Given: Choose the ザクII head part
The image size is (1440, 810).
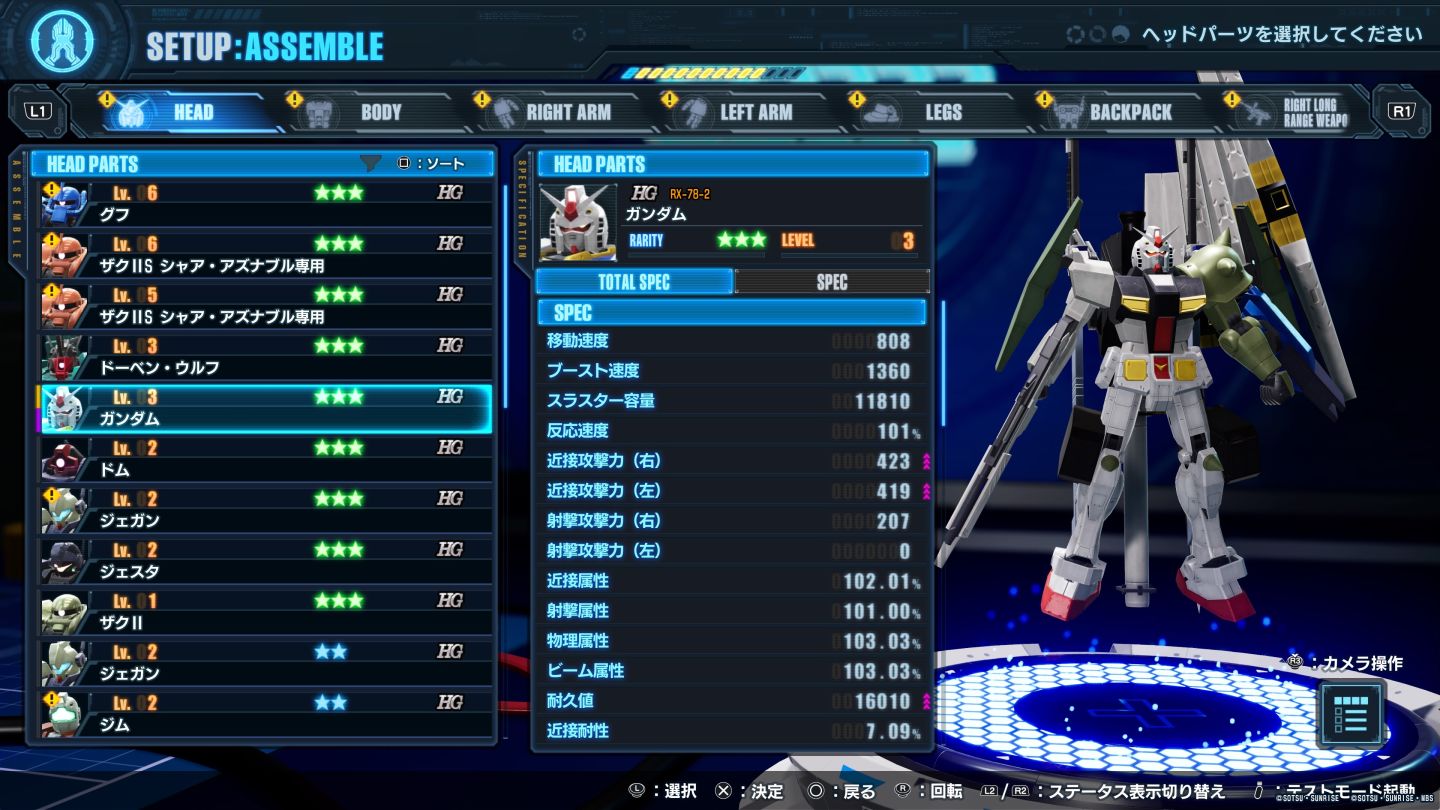Looking at the screenshot, I should [x=265, y=612].
